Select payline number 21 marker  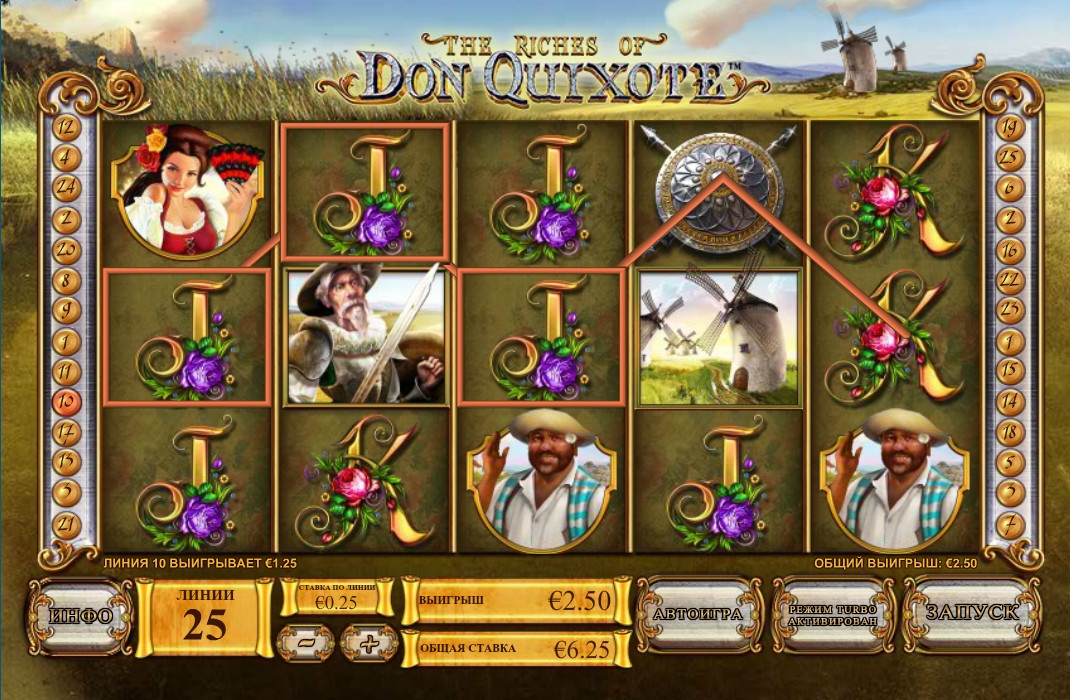pos(68,523)
